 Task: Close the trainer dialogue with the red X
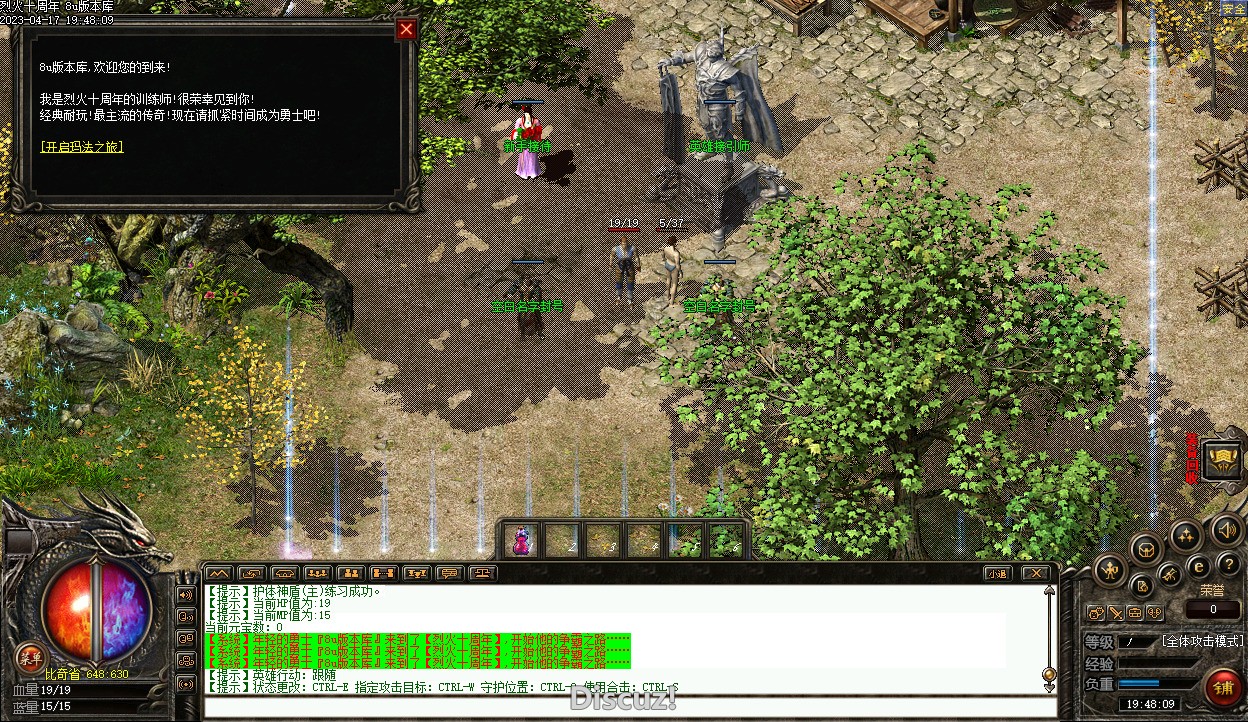(x=406, y=29)
